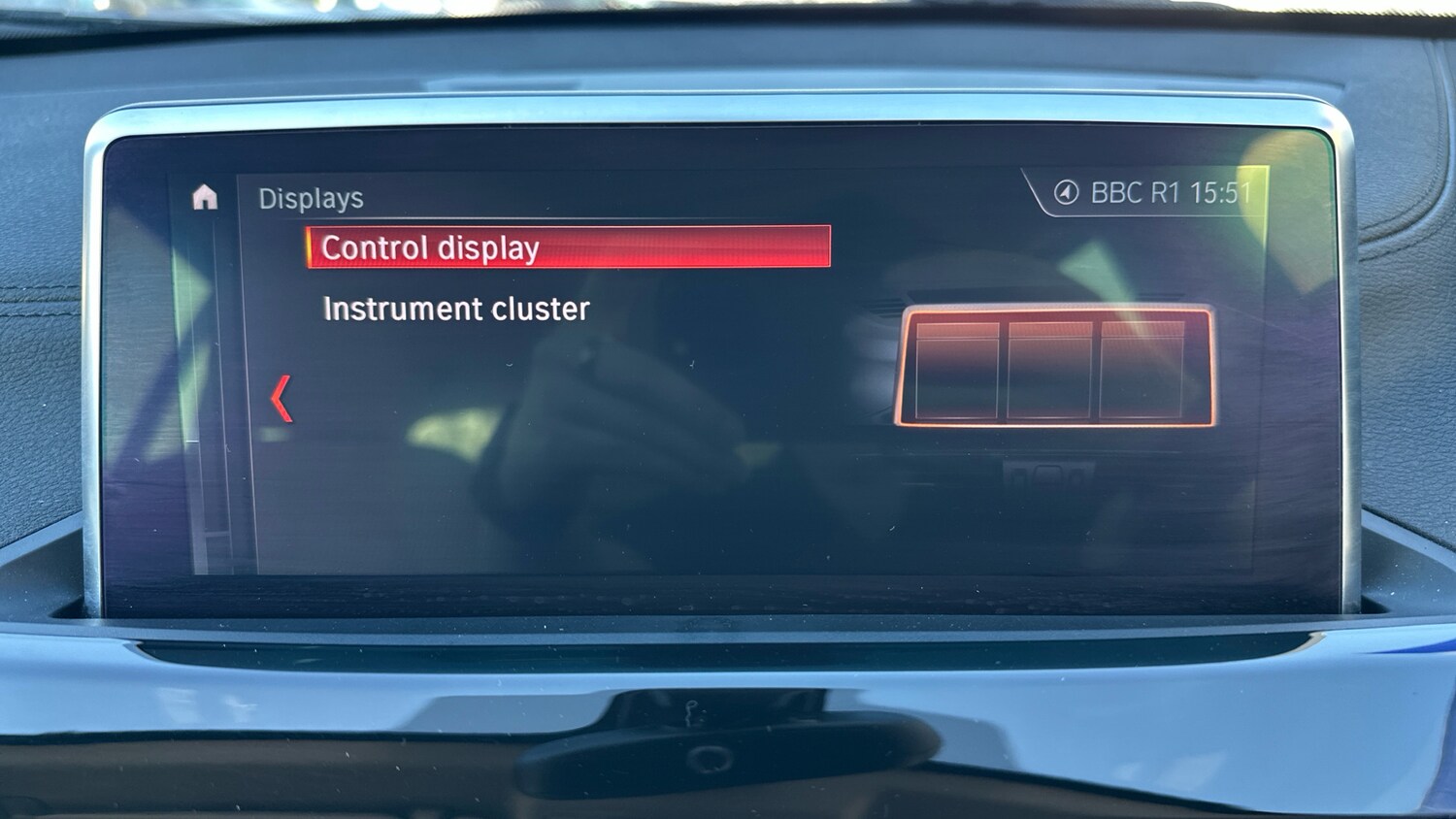Select the Control display menu entry

click(568, 247)
